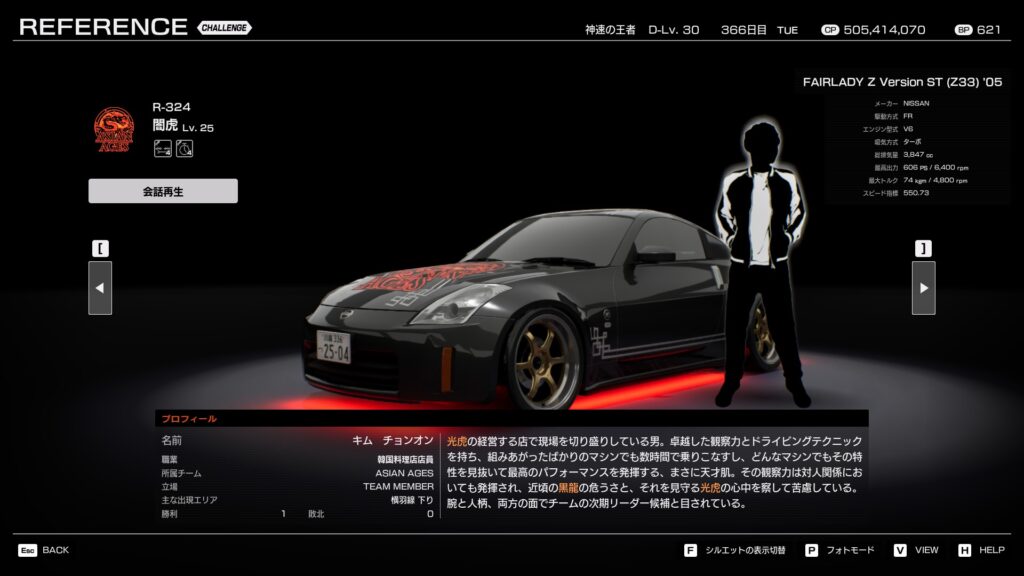The width and height of the screenshot is (1024, 576).
Task: Open the HELP option
Action: point(981,550)
